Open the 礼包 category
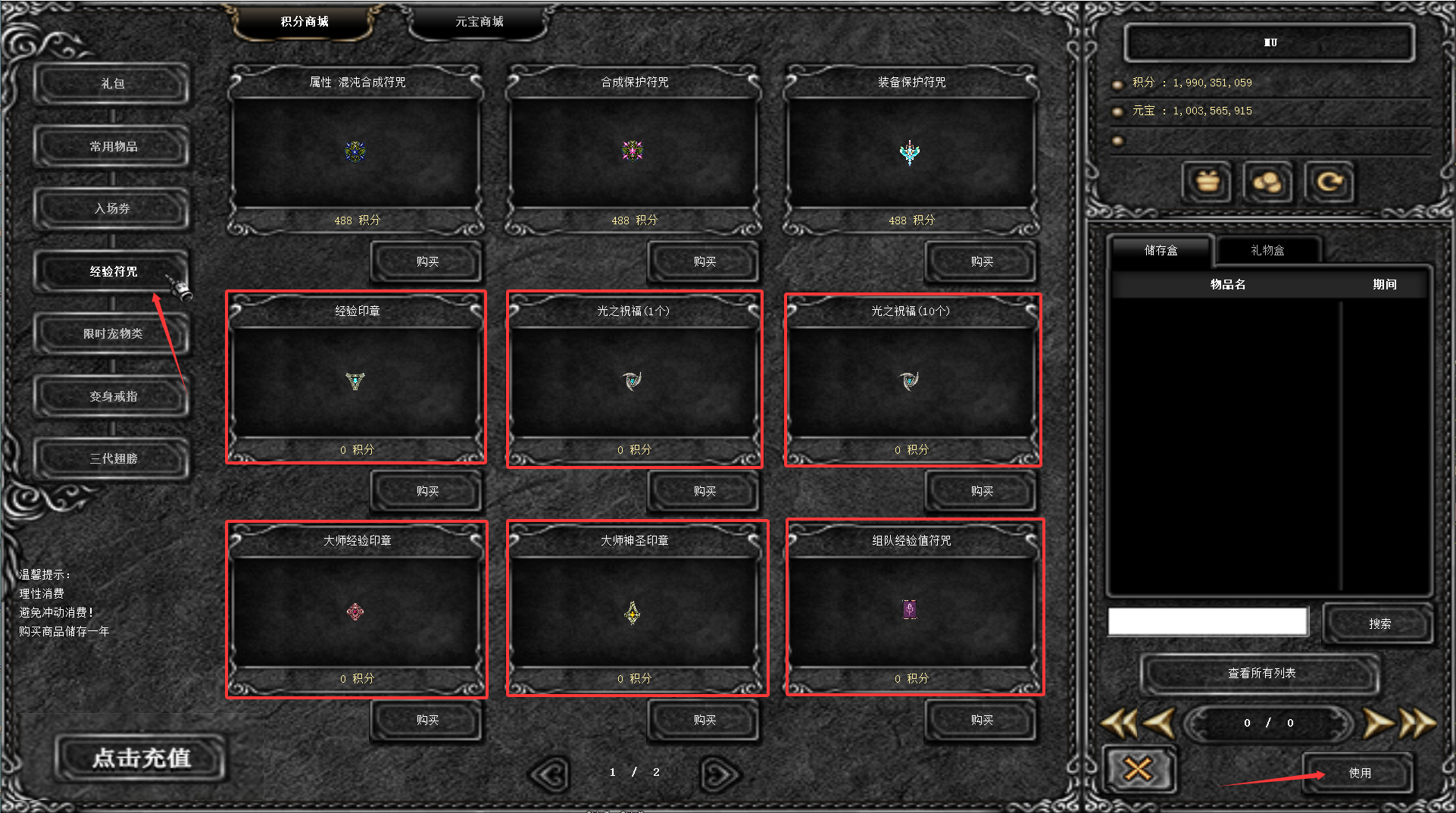 tap(112, 83)
